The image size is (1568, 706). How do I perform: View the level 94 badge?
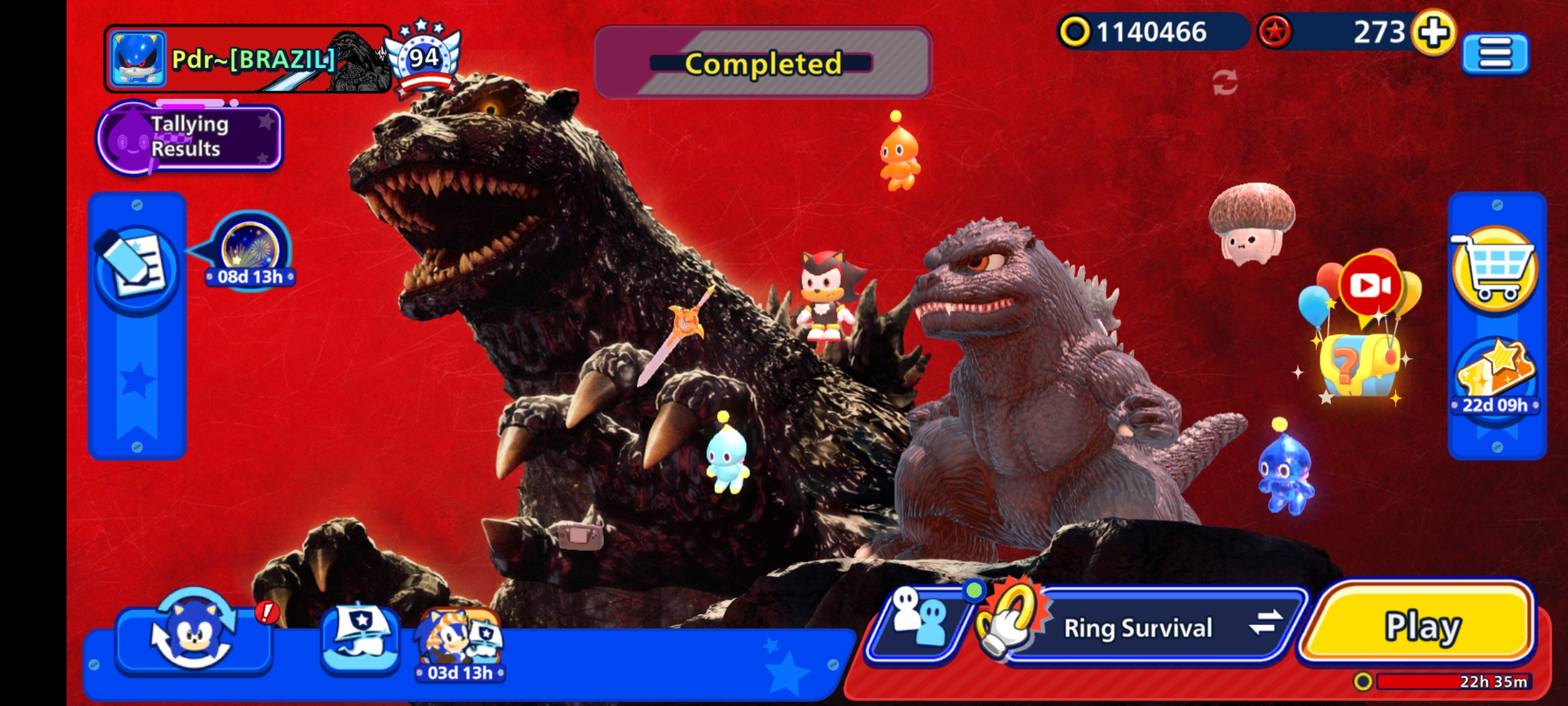[423, 58]
